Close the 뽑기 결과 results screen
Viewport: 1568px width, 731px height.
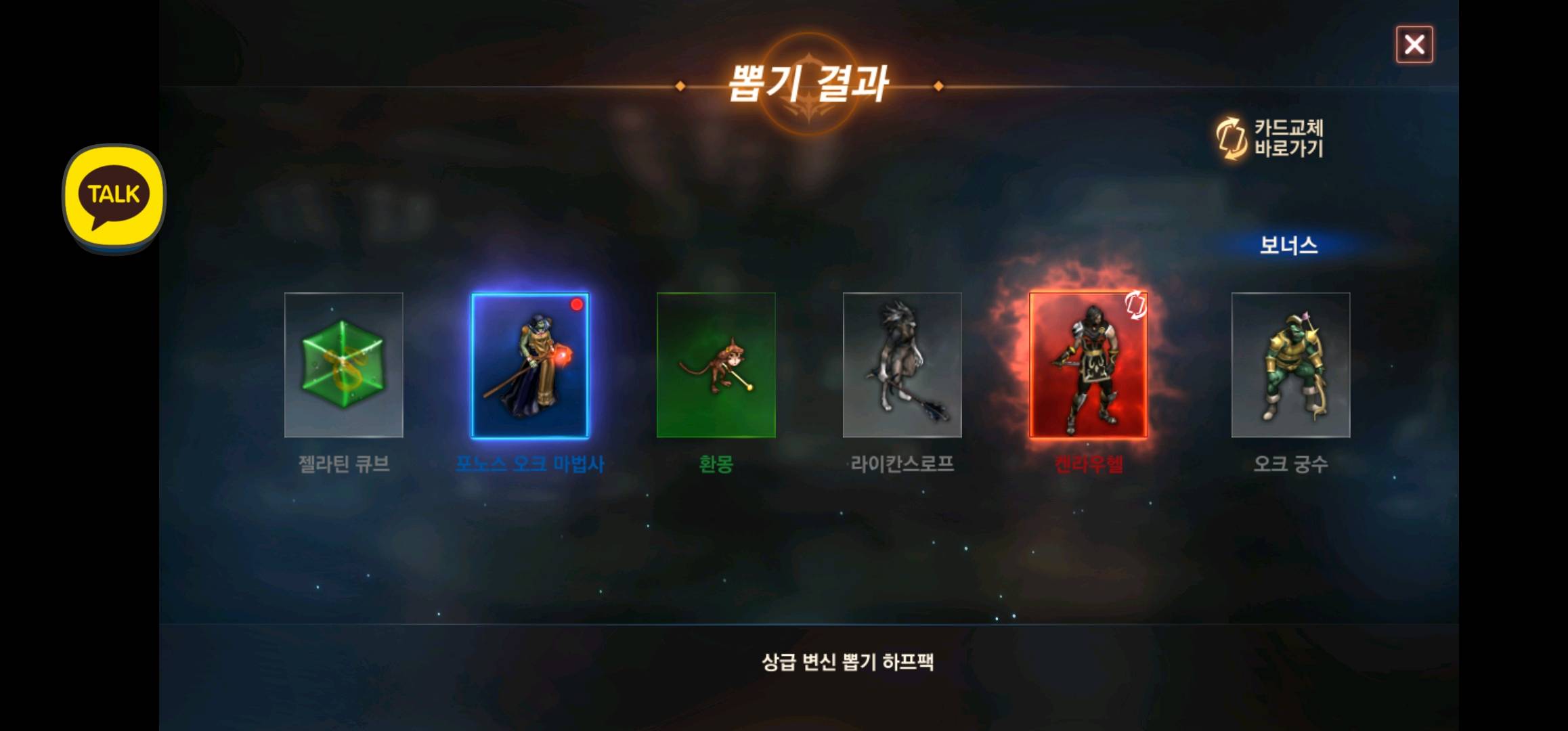(x=1415, y=45)
